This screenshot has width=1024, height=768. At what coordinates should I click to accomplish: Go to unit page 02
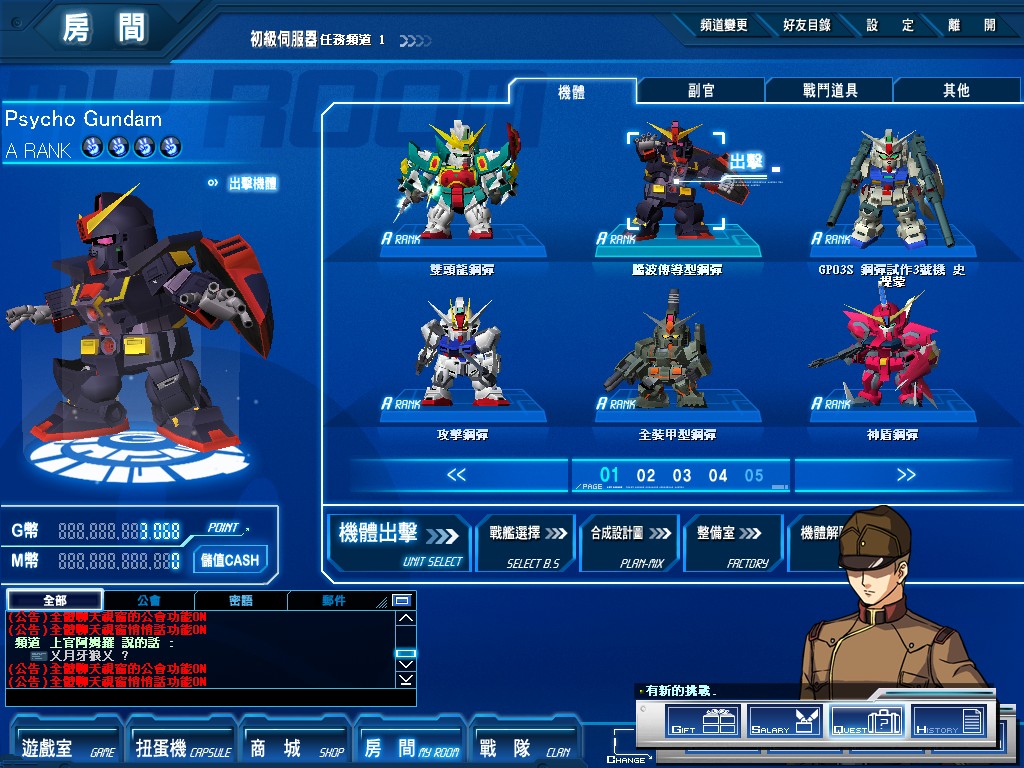click(x=646, y=476)
